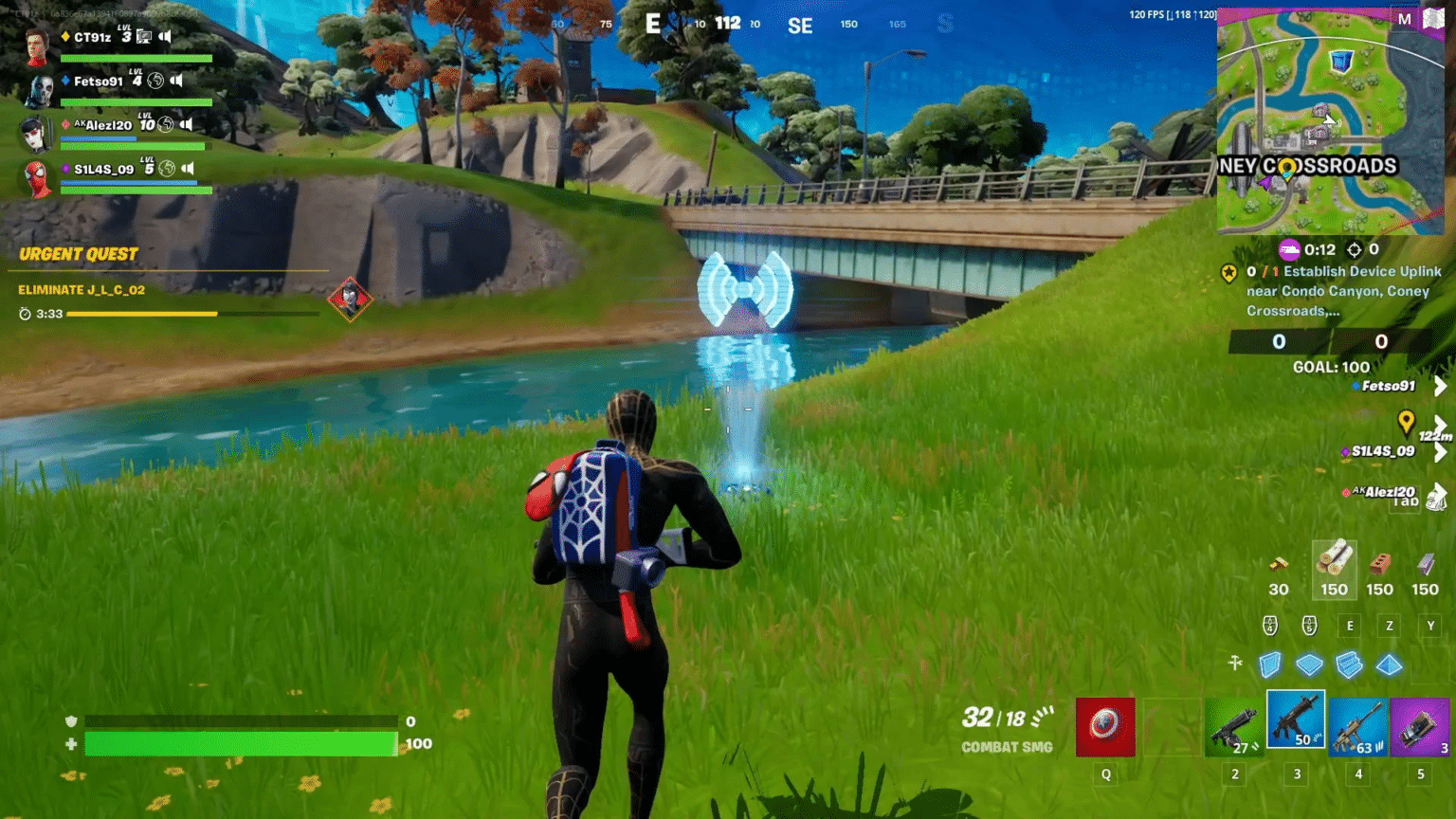Choose the pyramid roof building piece

pos(1389,664)
